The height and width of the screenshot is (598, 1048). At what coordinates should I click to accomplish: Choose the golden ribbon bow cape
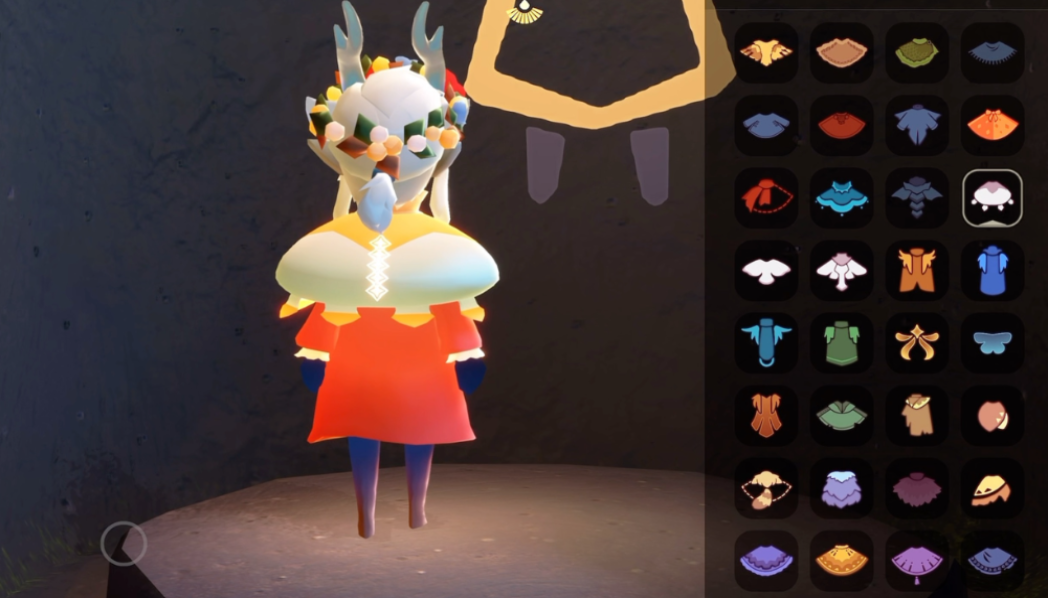click(x=917, y=343)
